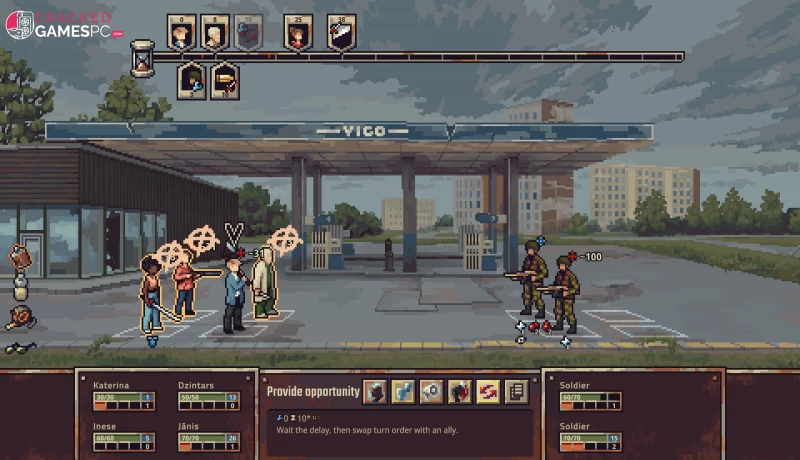Use the white bottle item

pos(19,288)
